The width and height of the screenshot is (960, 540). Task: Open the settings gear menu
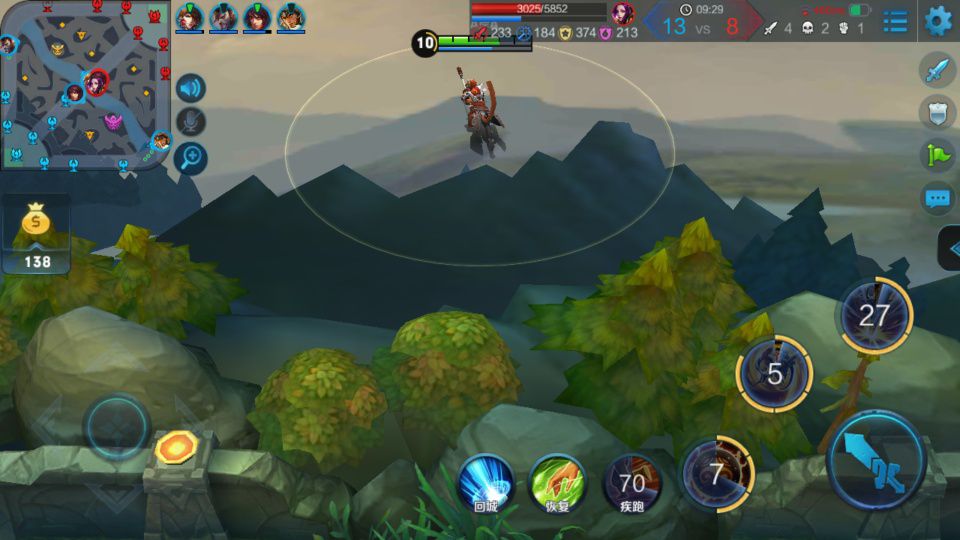937,20
